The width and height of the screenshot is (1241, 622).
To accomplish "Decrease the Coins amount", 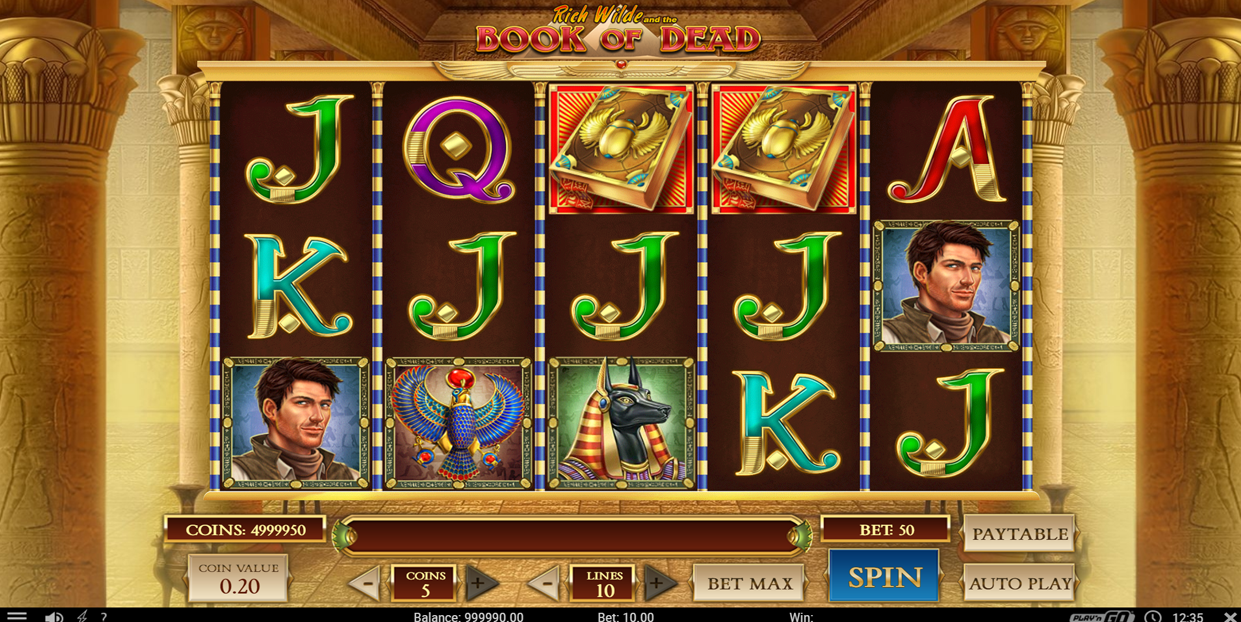I will pyautogui.click(x=365, y=583).
